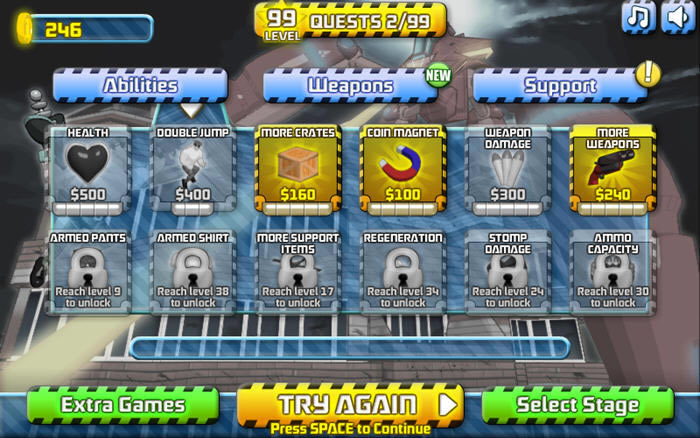Toggle the sound speaker button
Image resolution: width=700 pixels, height=438 pixels.
(679, 17)
